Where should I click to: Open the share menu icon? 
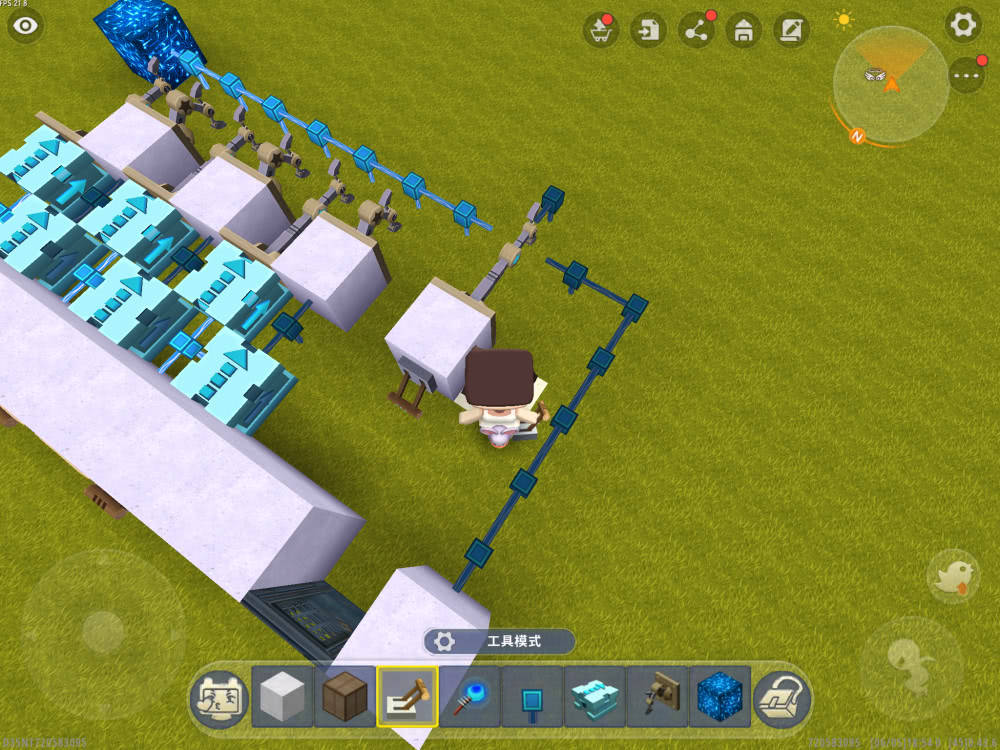coord(696,30)
